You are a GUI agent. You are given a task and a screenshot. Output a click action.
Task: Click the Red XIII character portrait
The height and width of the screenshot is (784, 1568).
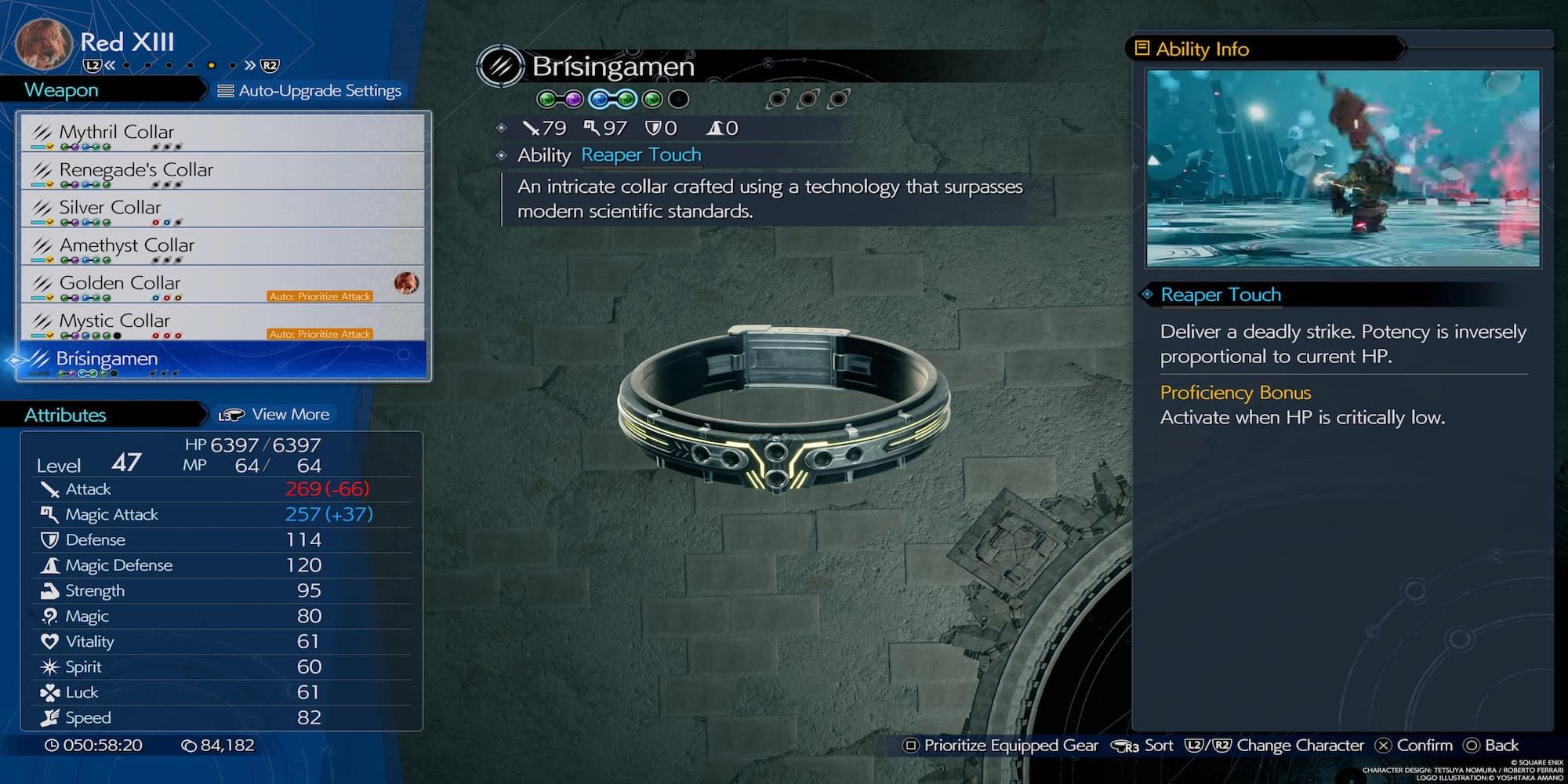pos(44,44)
